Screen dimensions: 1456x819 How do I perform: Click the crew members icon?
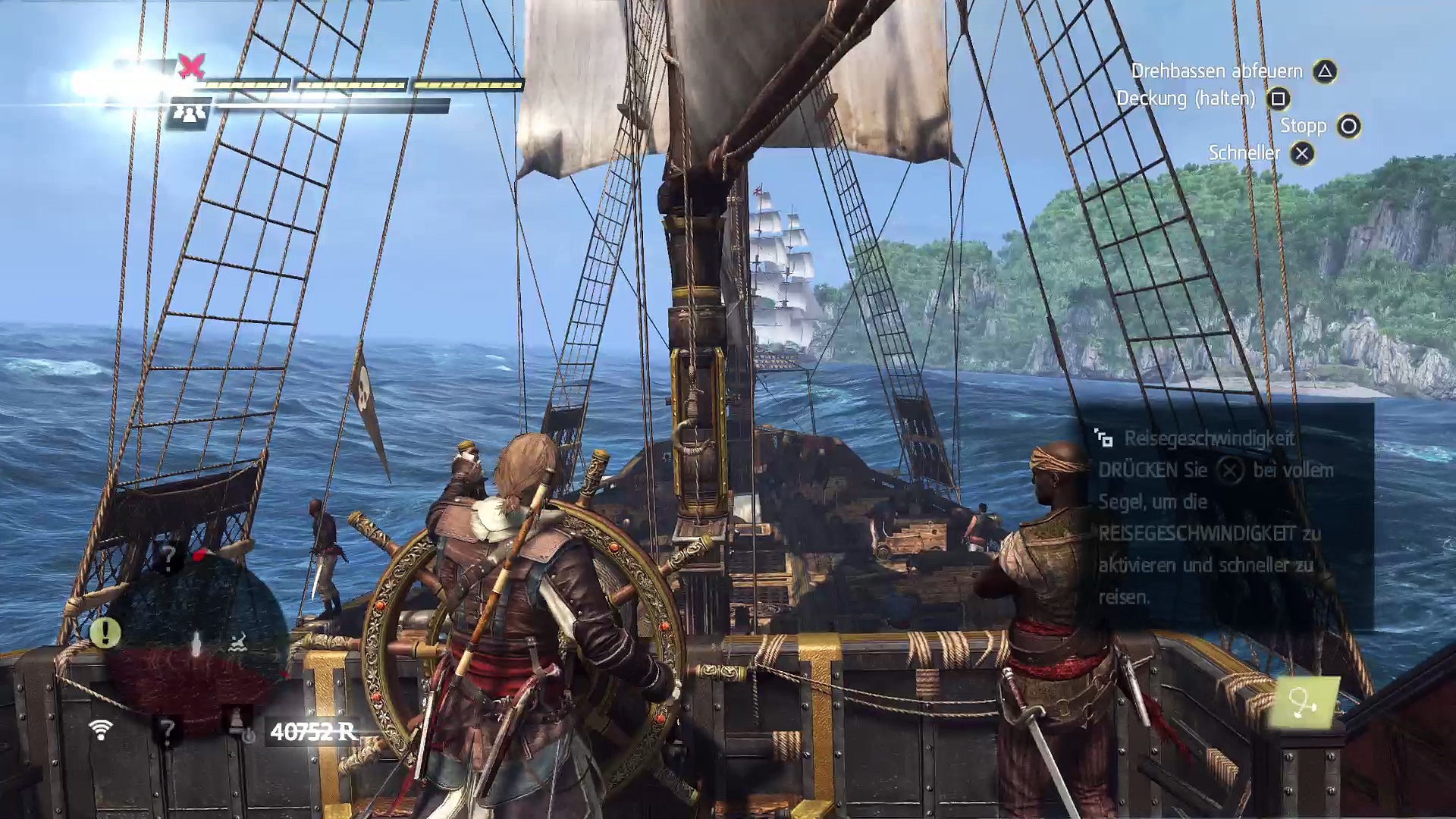pos(187,113)
